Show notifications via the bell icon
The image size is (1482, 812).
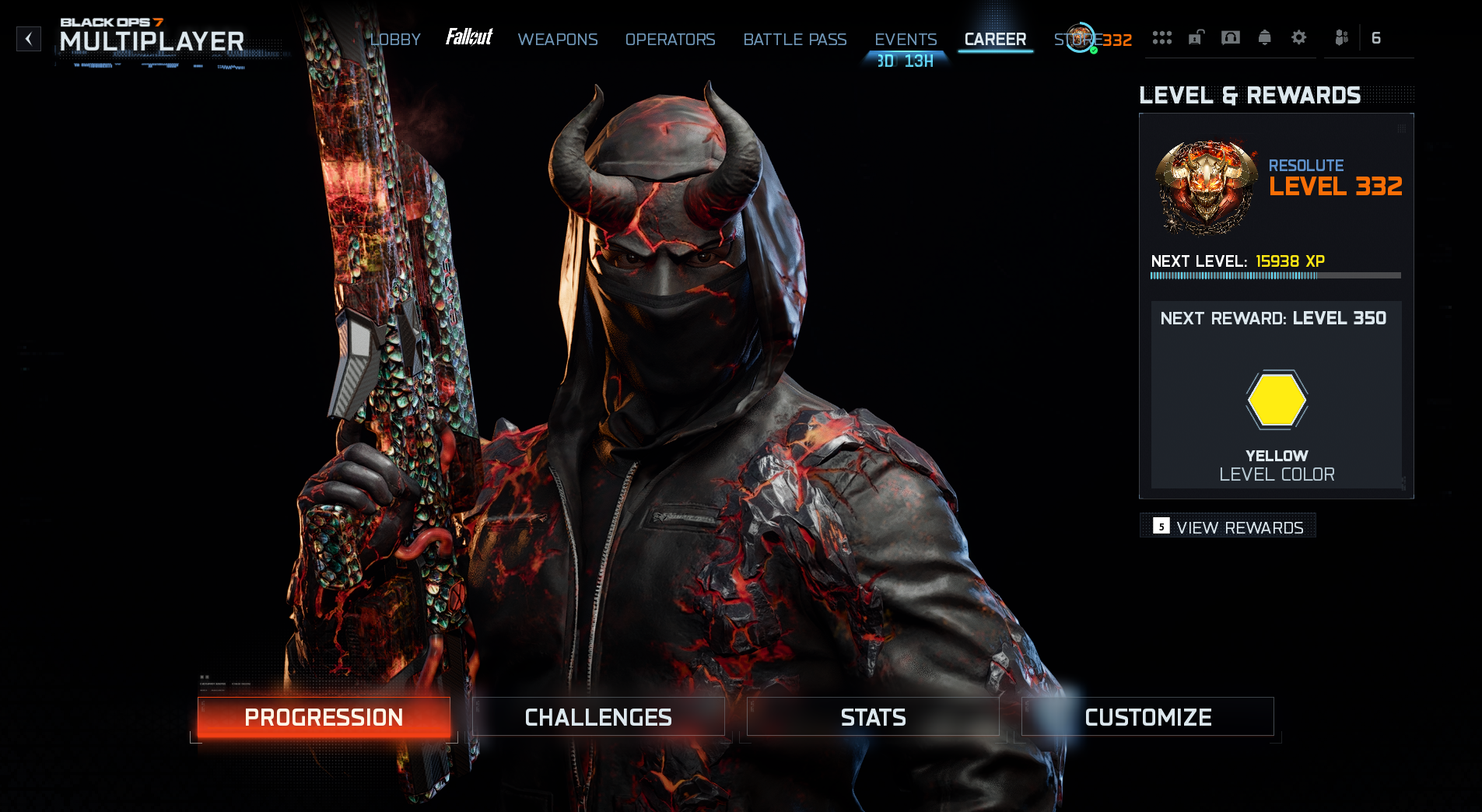click(1265, 38)
